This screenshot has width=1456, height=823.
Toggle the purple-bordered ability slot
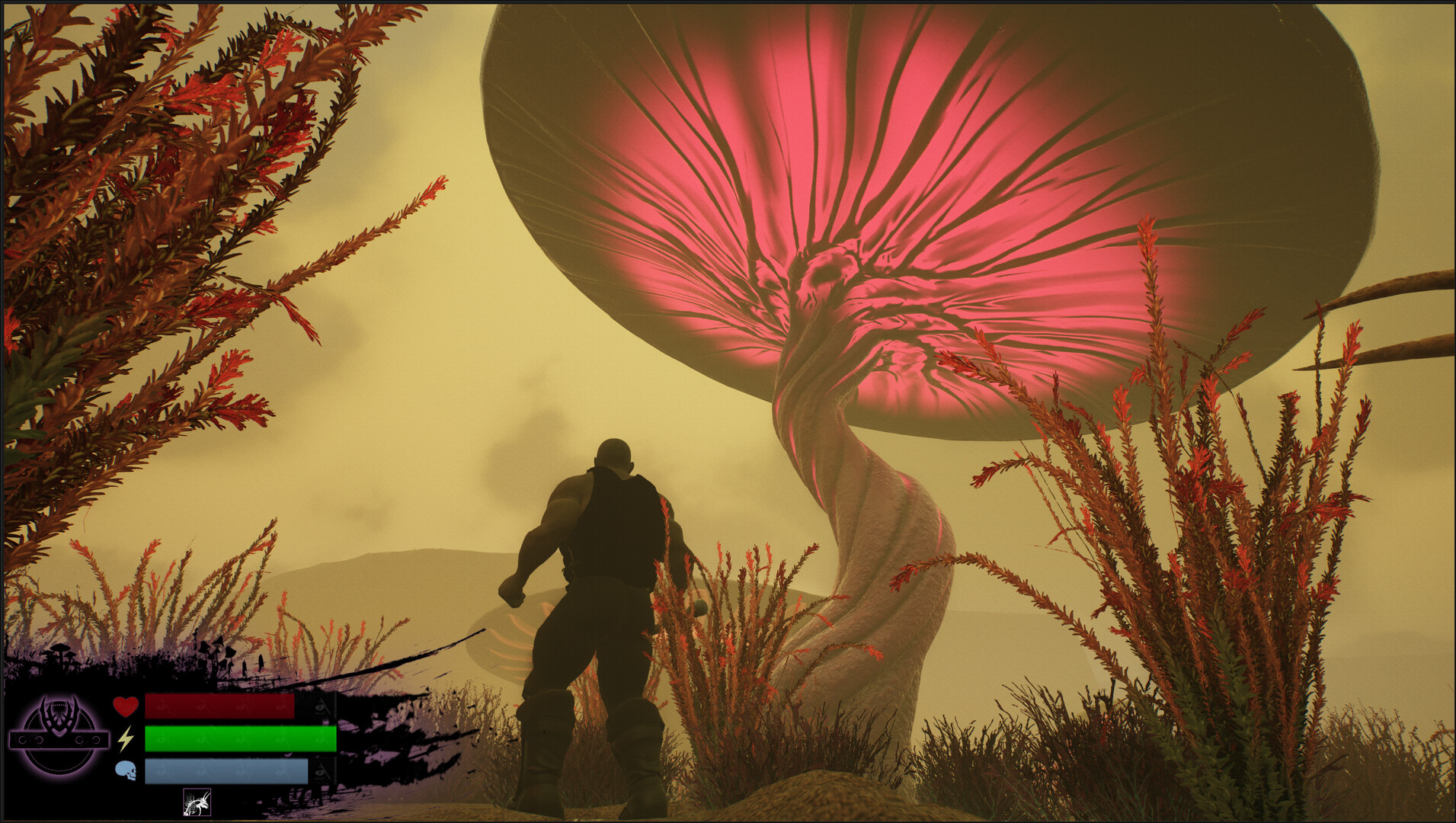click(197, 802)
